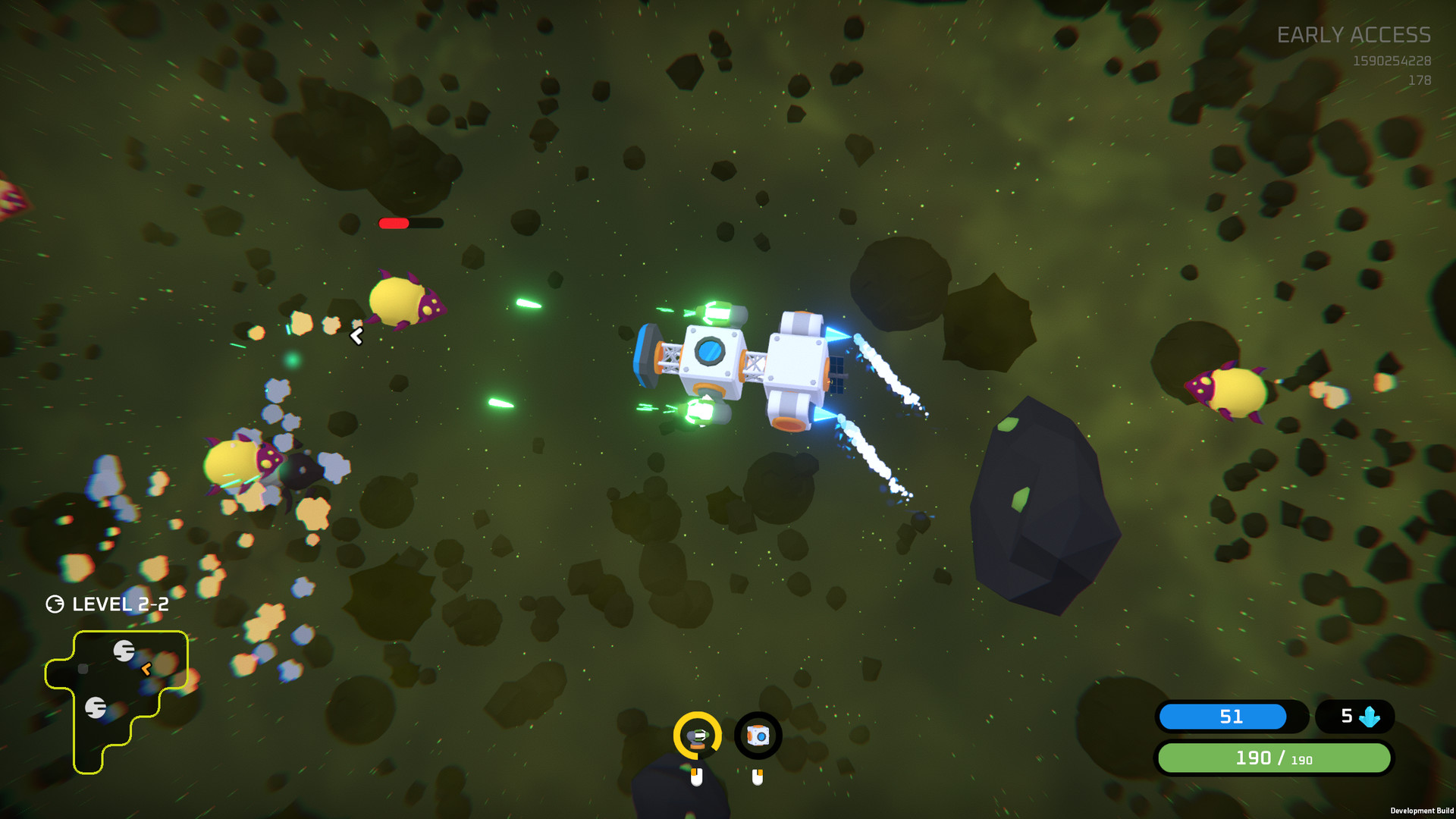This screenshot has width=1456, height=819.
Task: Click the enemy health bar at the top
Action: [x=409, y=224]
